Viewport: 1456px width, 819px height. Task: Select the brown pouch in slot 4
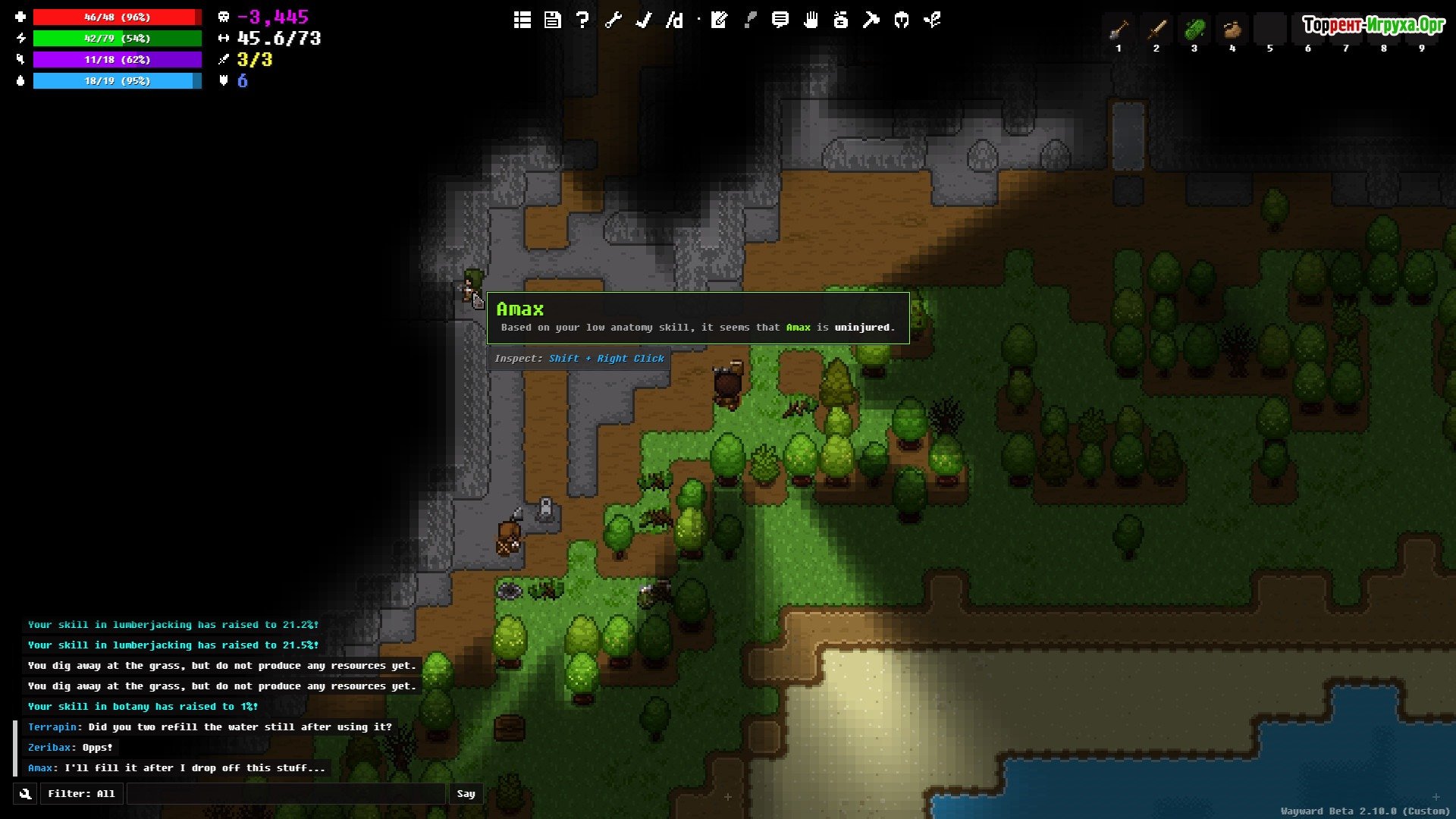pyautogui.click(x=1232, y=30)
